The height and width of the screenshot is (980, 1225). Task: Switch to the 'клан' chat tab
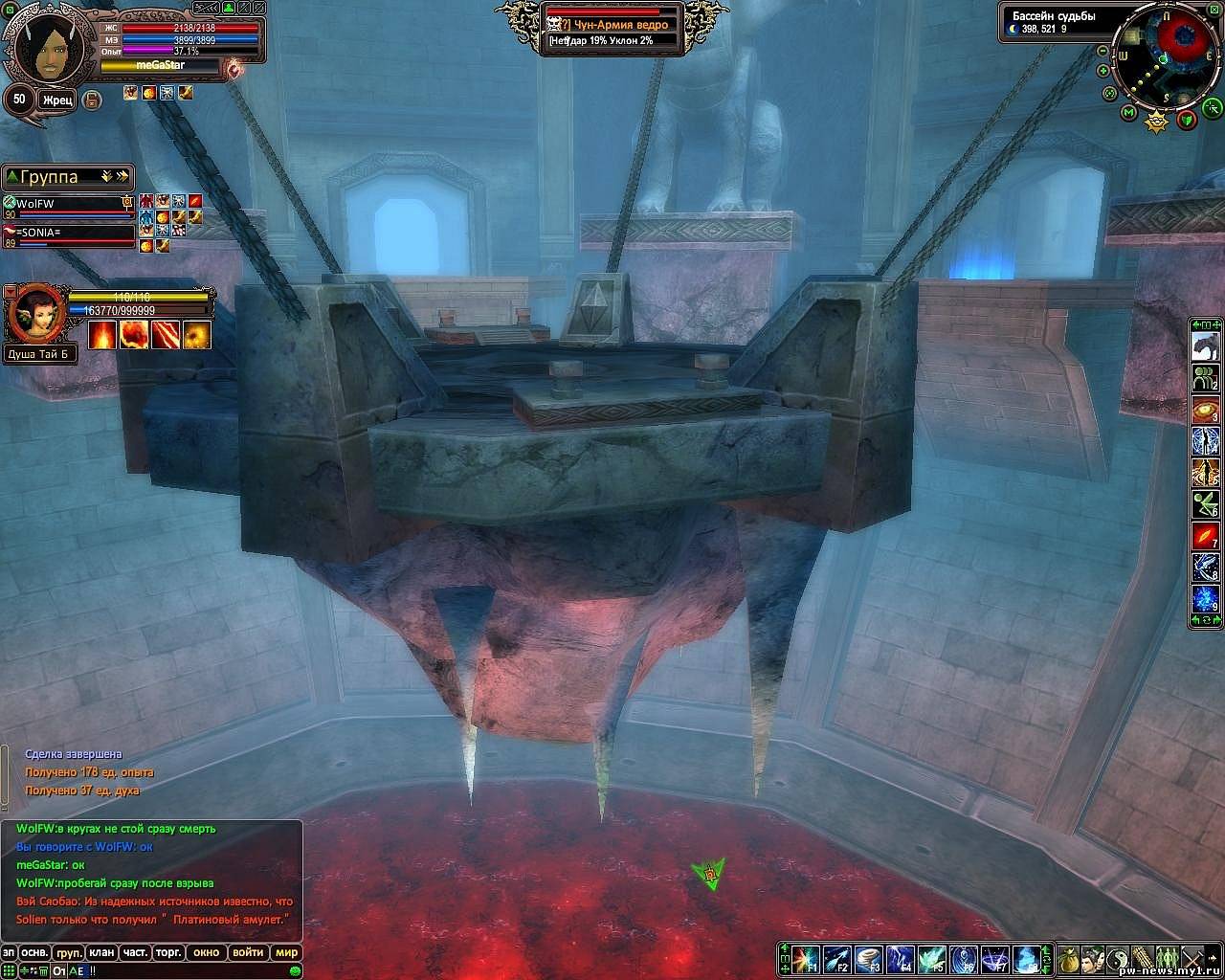click(x=101, y=952)
